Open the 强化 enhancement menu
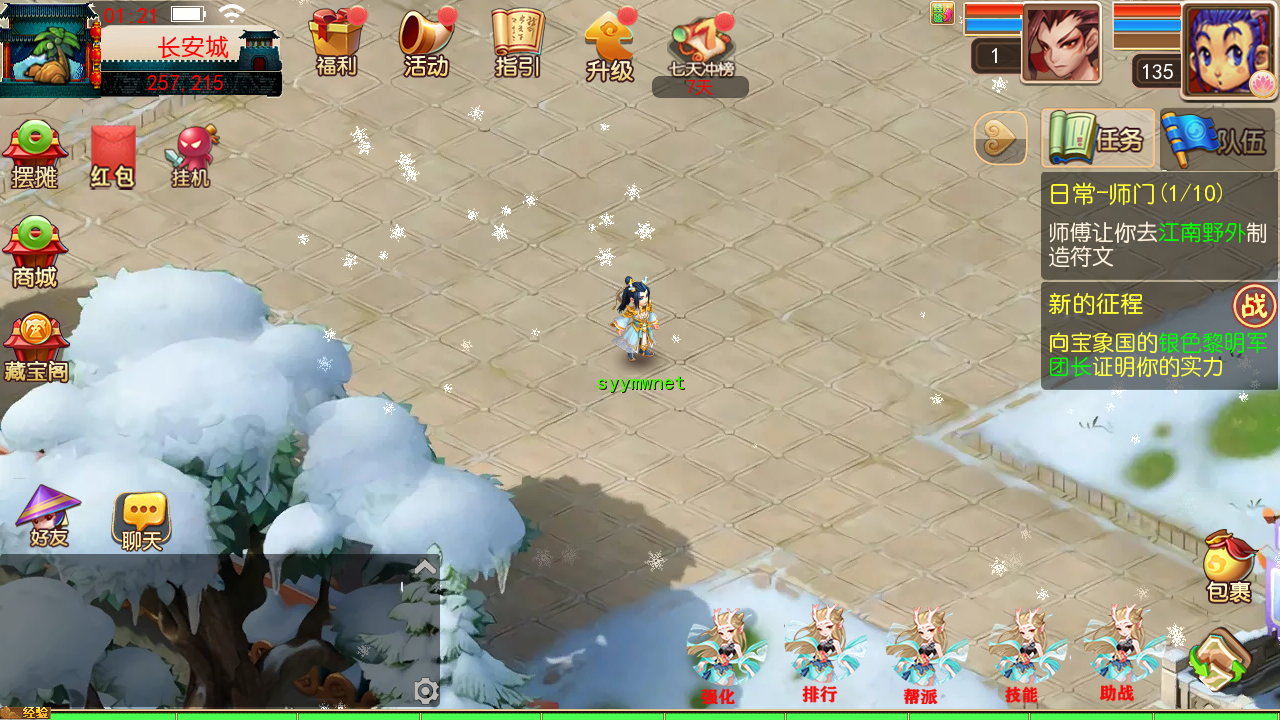 (x=719, y=656)
